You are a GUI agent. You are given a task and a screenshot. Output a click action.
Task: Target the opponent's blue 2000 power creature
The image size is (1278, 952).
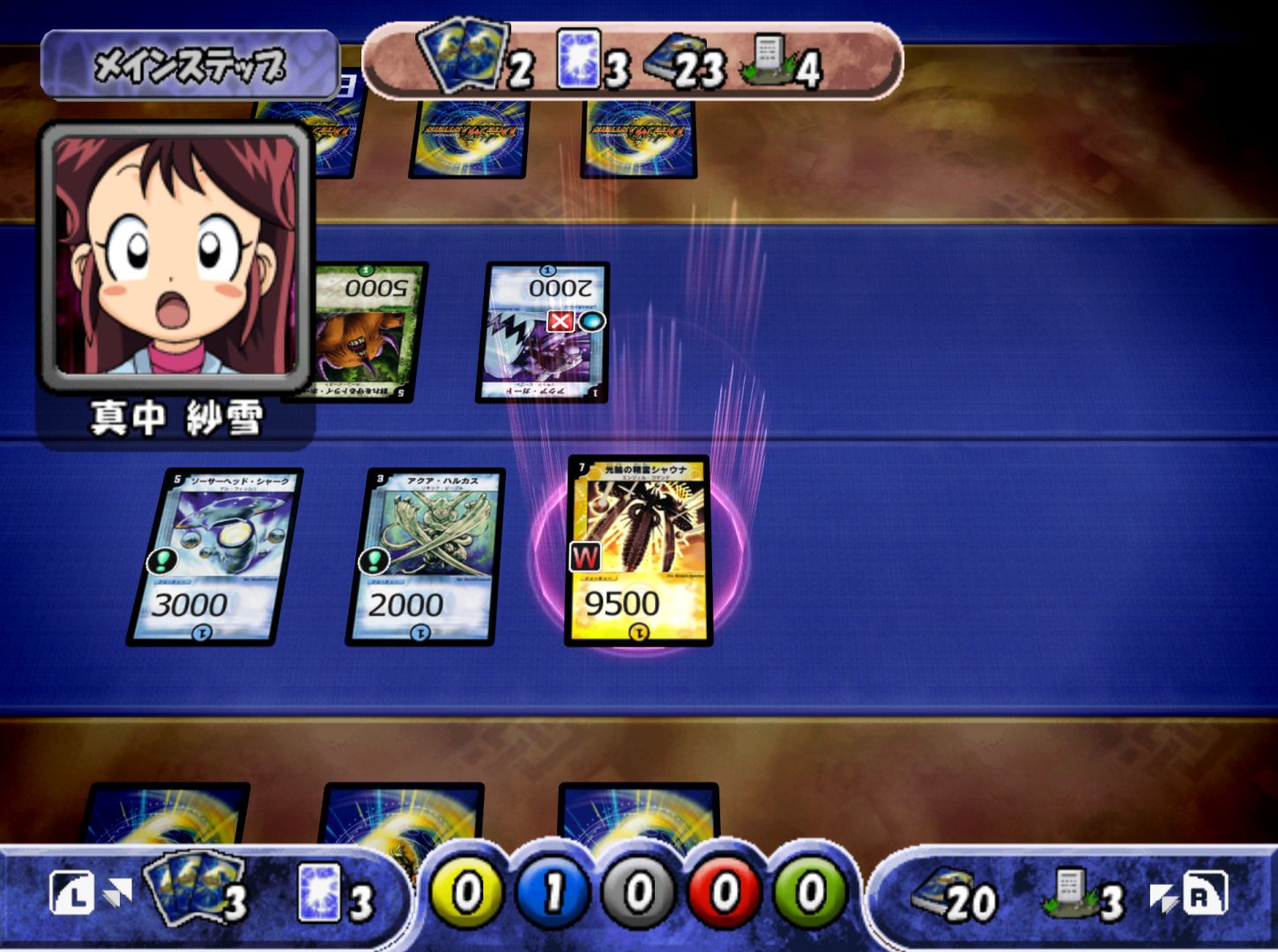(x=543, y=331)
